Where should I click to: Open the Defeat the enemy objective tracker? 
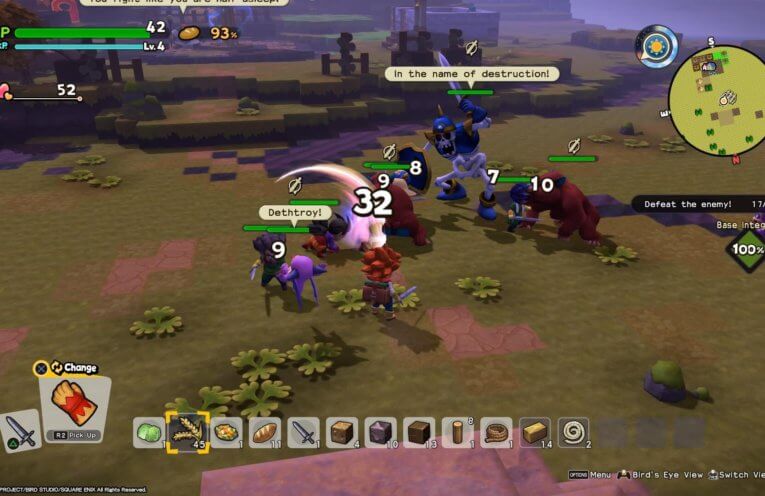[x=697, y=204]
